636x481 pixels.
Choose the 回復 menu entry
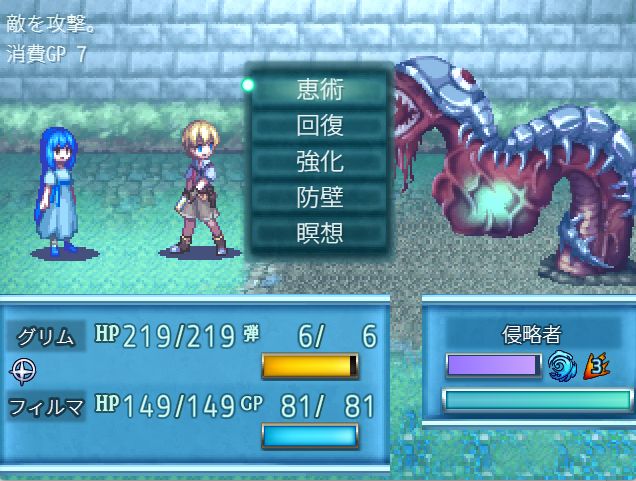[x=320, y=125]
